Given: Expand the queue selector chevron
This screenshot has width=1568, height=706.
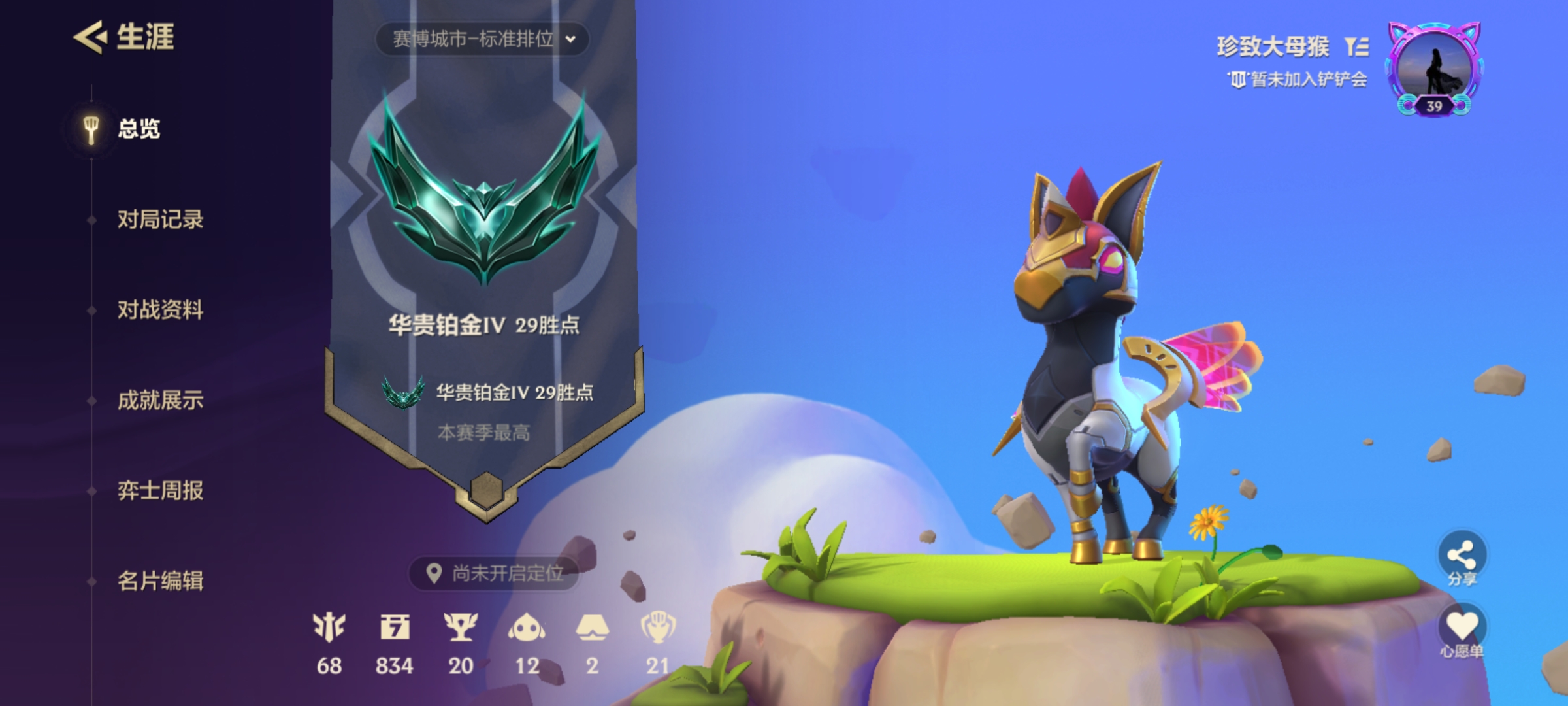Looking at the screenshot, I should click(572, 39).
